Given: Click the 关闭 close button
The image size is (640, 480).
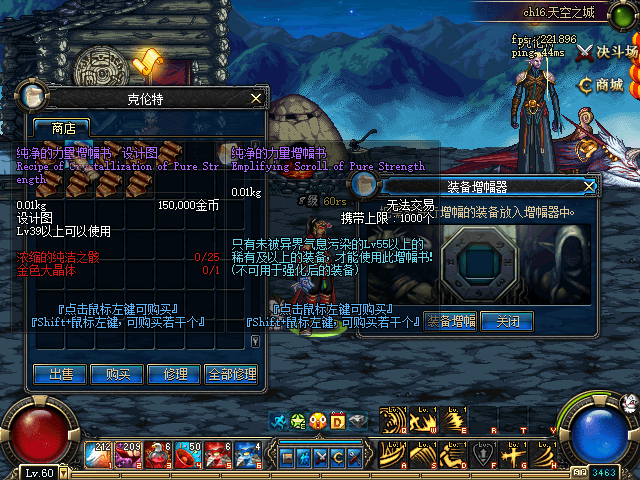Looking at the screenshot, I should pyautogui.click(x=506, y=321).
